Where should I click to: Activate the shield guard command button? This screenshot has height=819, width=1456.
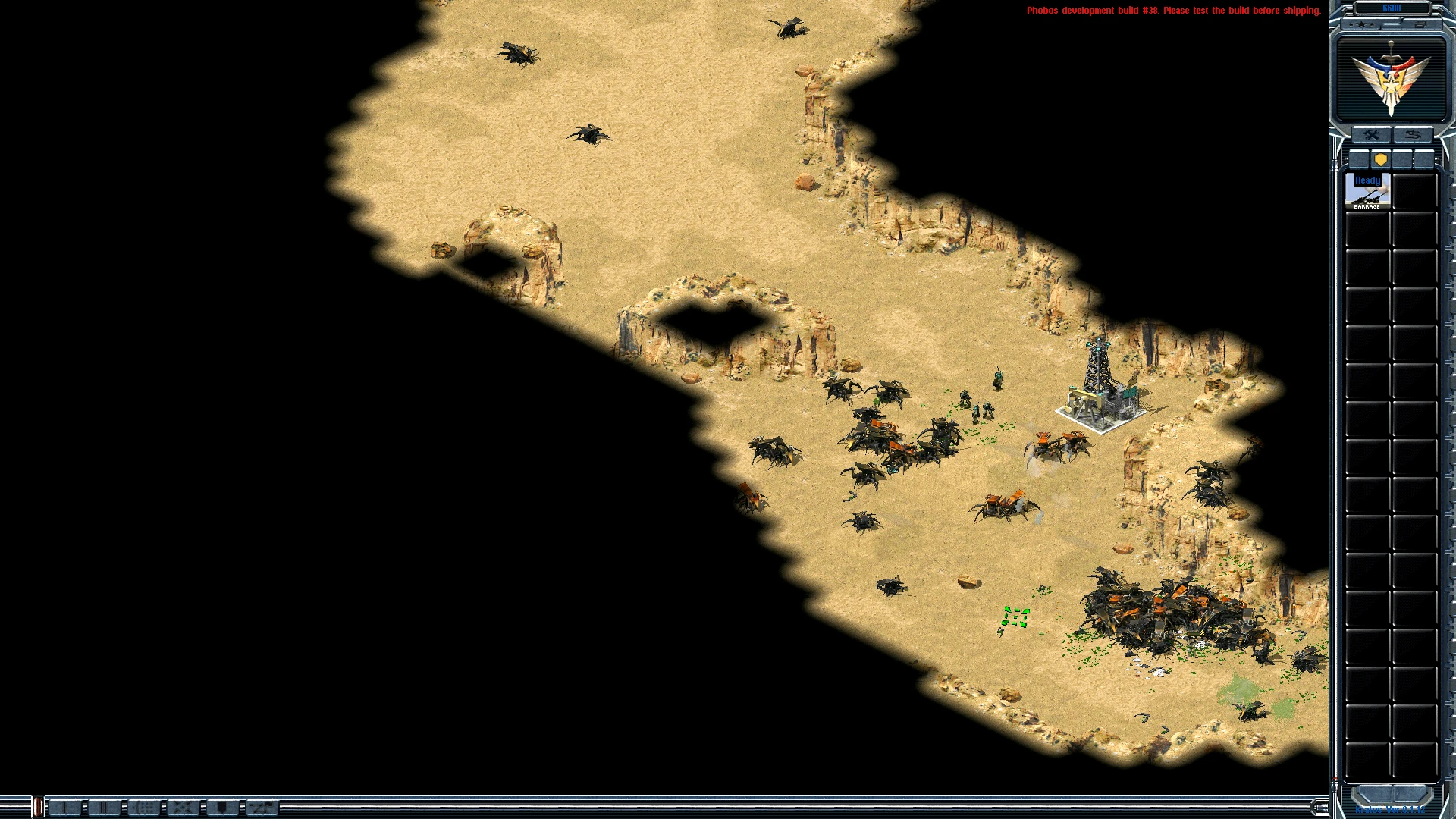(222, 808)
